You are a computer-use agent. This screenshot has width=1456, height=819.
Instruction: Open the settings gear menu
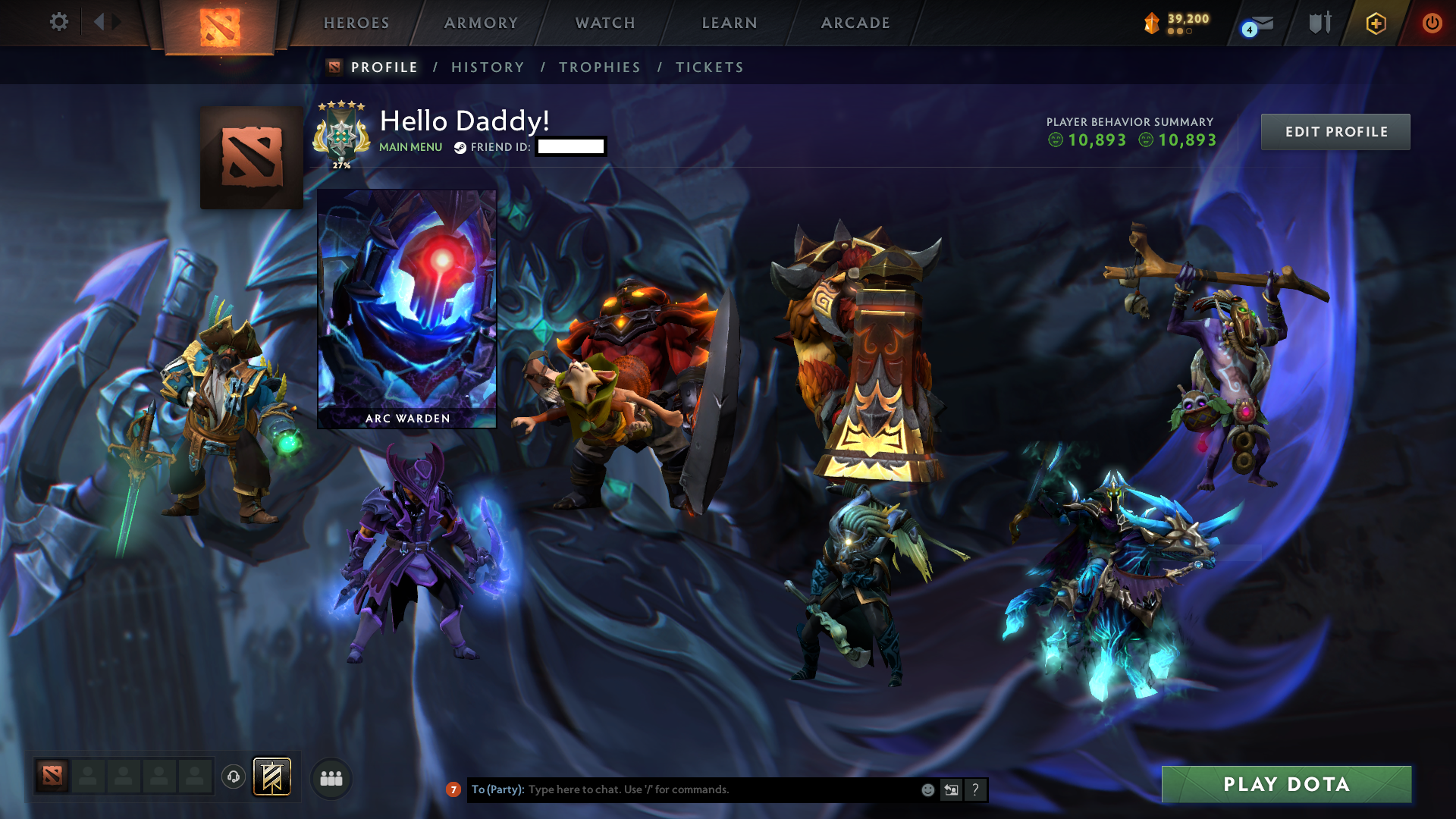click(59, 22)
